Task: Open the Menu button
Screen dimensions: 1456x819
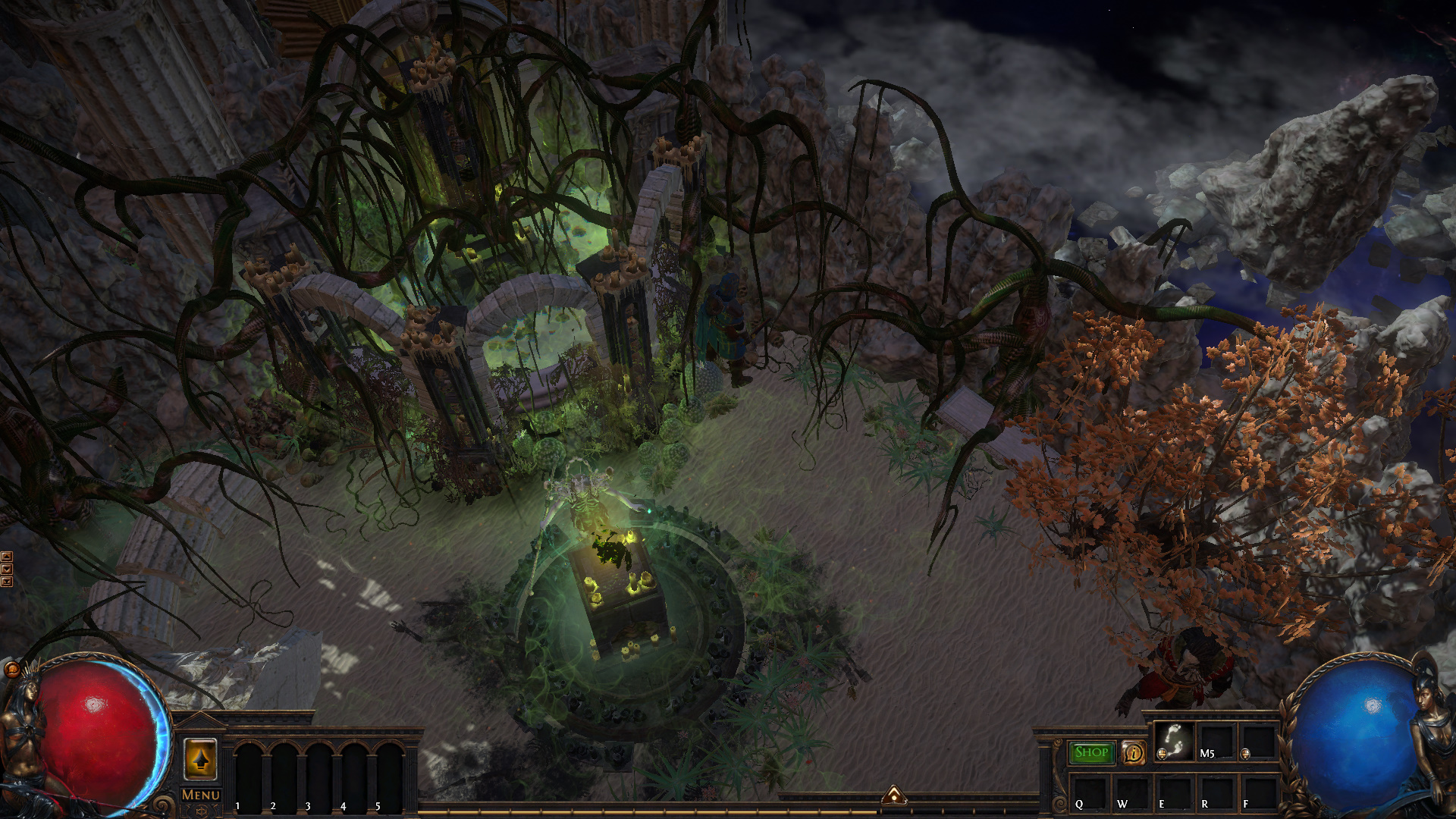Action: point(200,795)
